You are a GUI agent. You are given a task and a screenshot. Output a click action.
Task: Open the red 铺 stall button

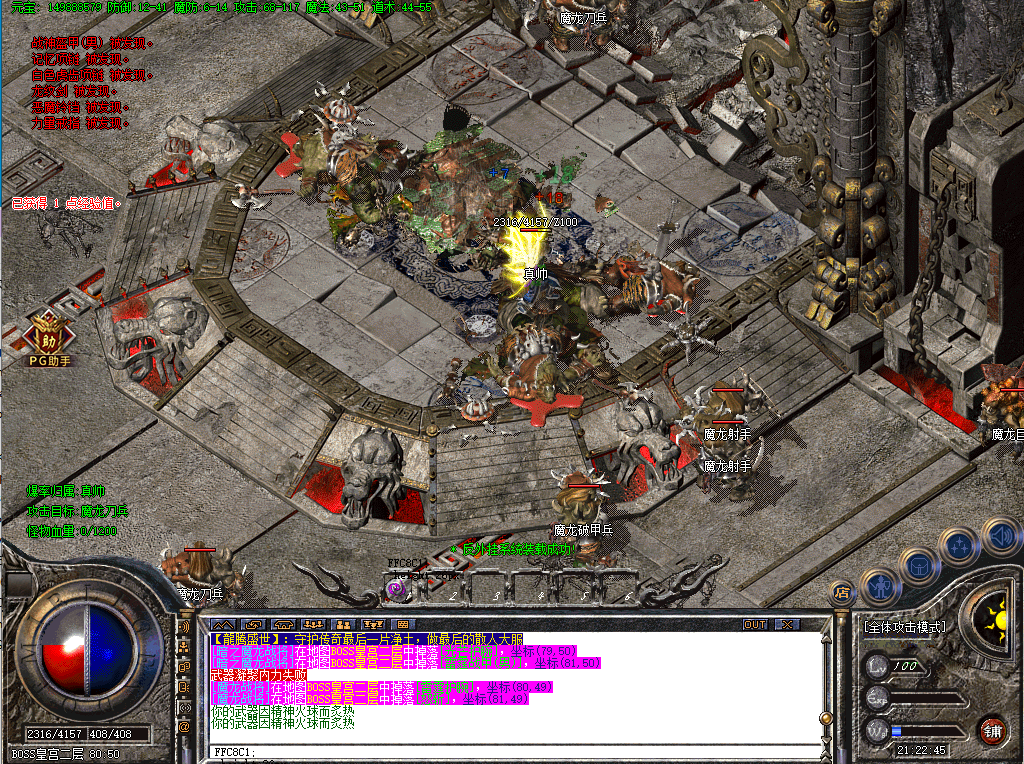[x=992, y=729]
